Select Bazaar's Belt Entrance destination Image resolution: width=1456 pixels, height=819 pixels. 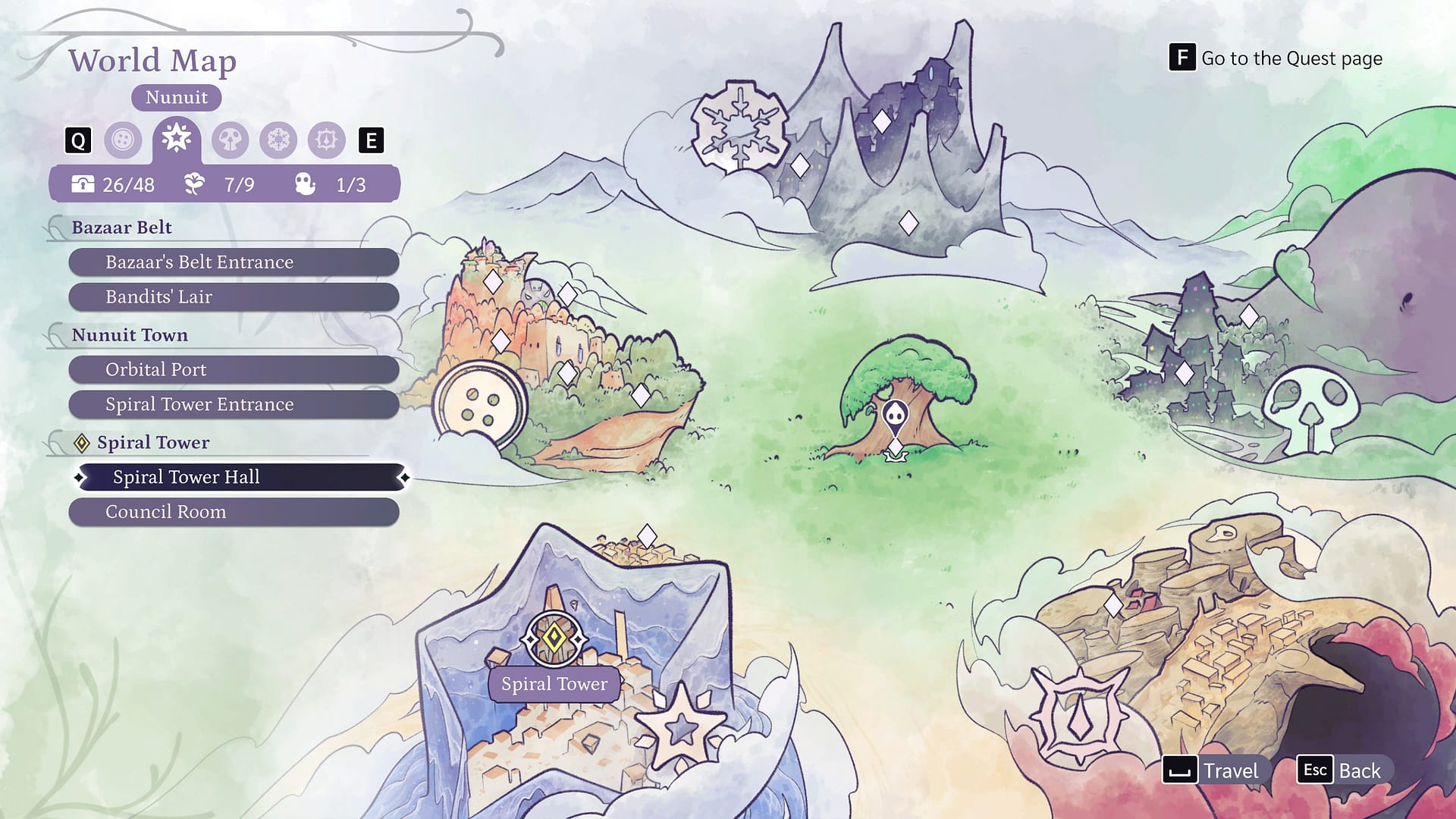pyautogui.click(x=234, y=262)
